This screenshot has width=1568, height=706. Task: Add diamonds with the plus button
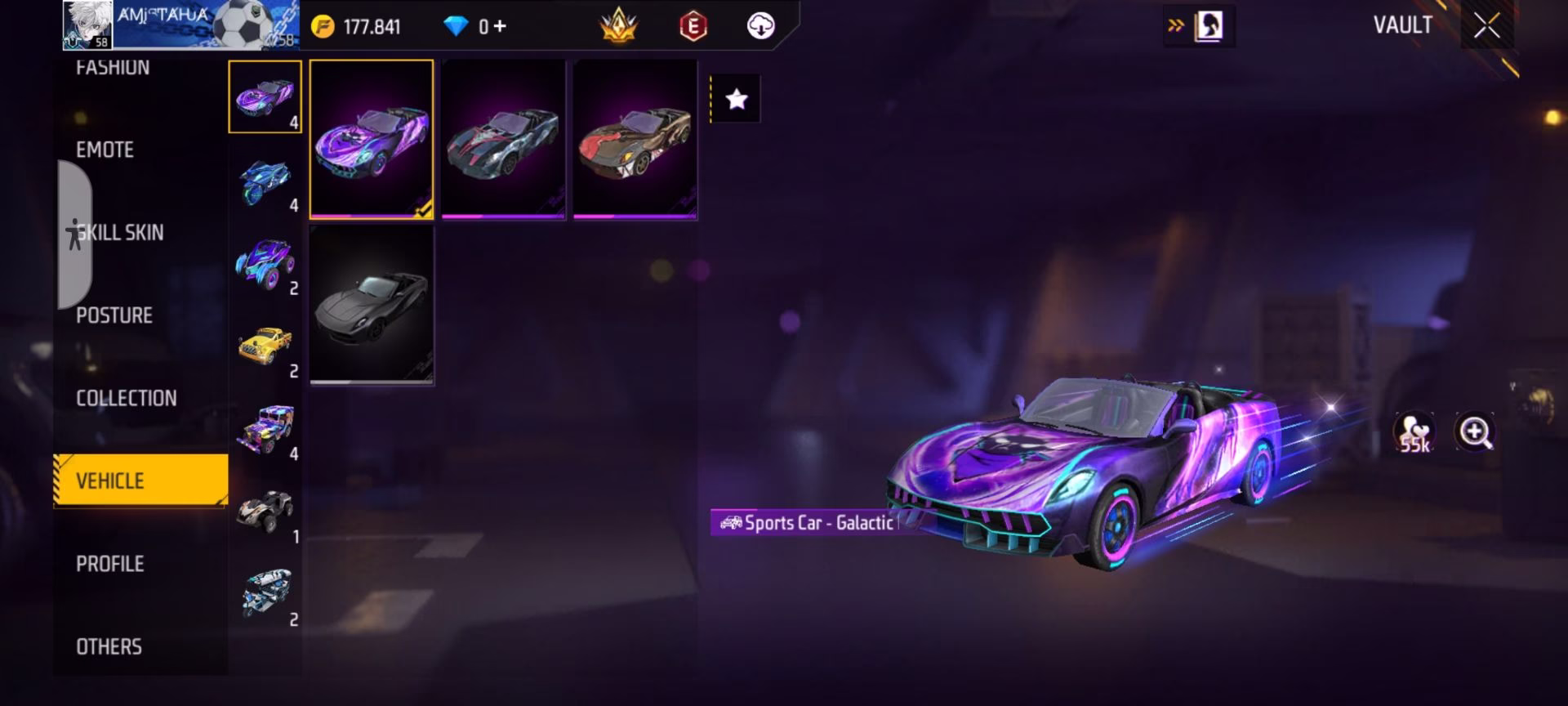point(499,27)
